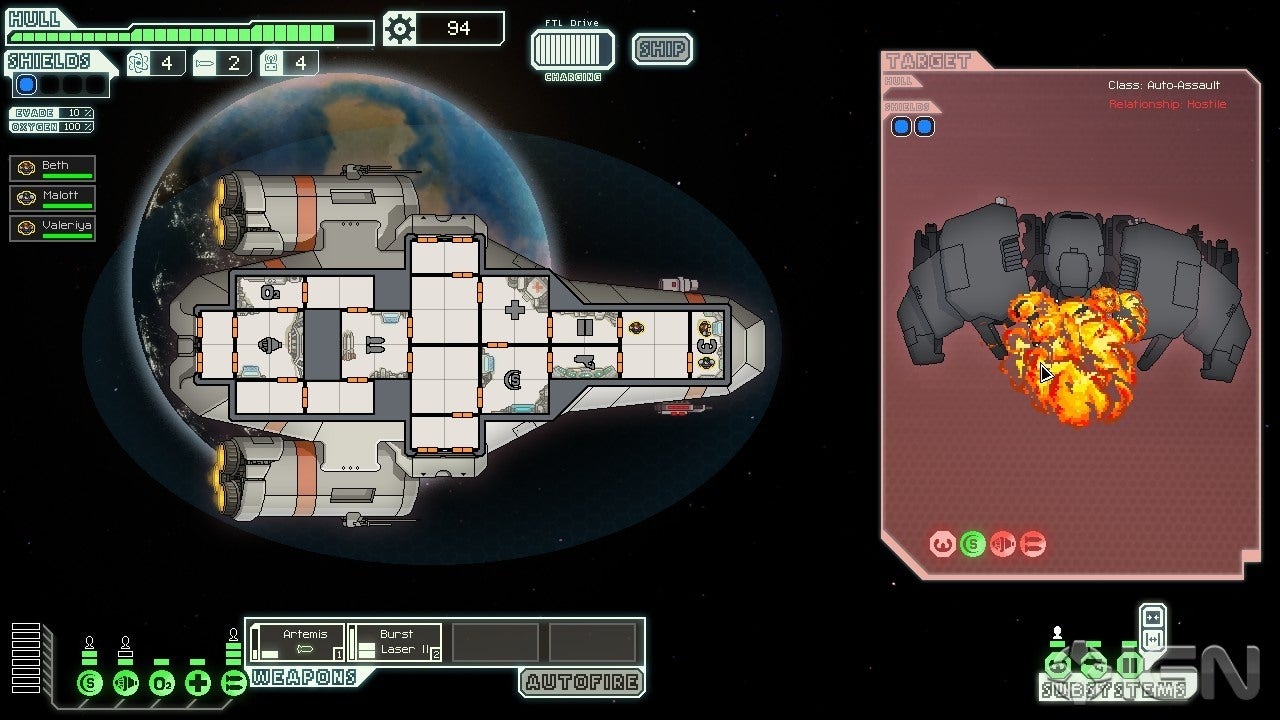This screenshot has height=720, width=1280.
Task: Select the Burst Laser II weapon slot
Action: point(395,642)
